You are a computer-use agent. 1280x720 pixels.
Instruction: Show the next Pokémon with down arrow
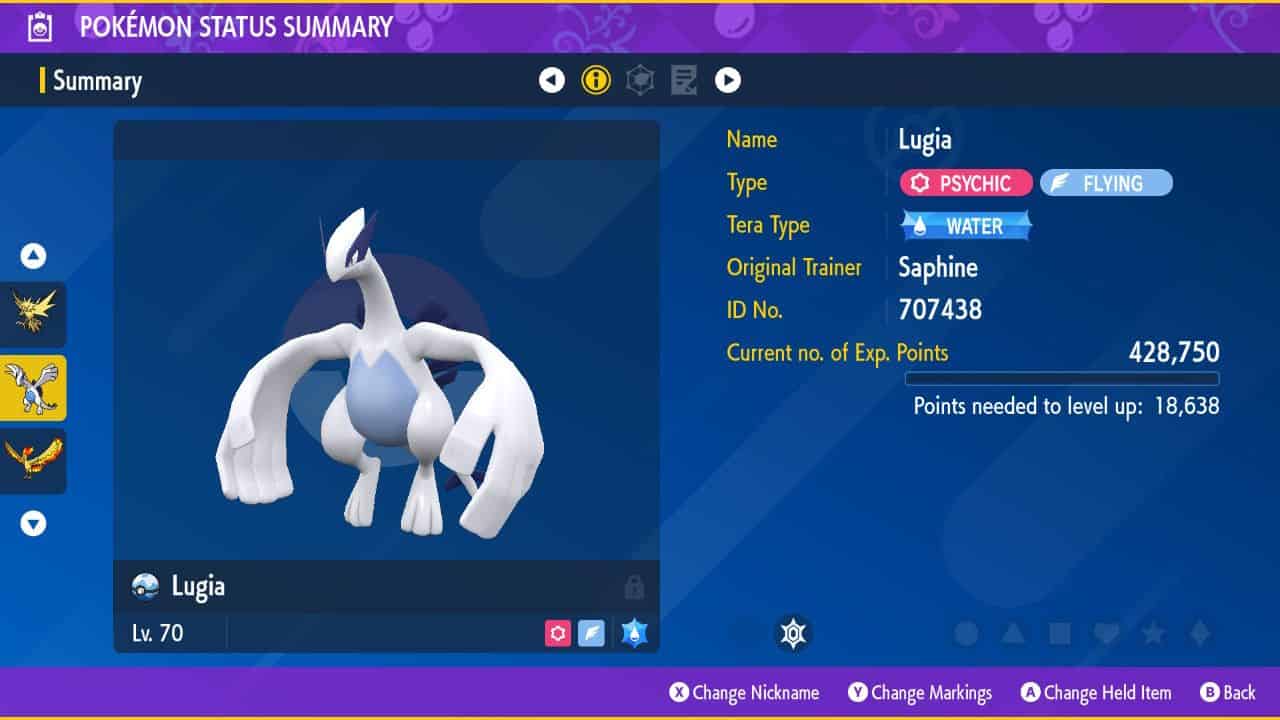pyautogui.click(x=34, y=523)
